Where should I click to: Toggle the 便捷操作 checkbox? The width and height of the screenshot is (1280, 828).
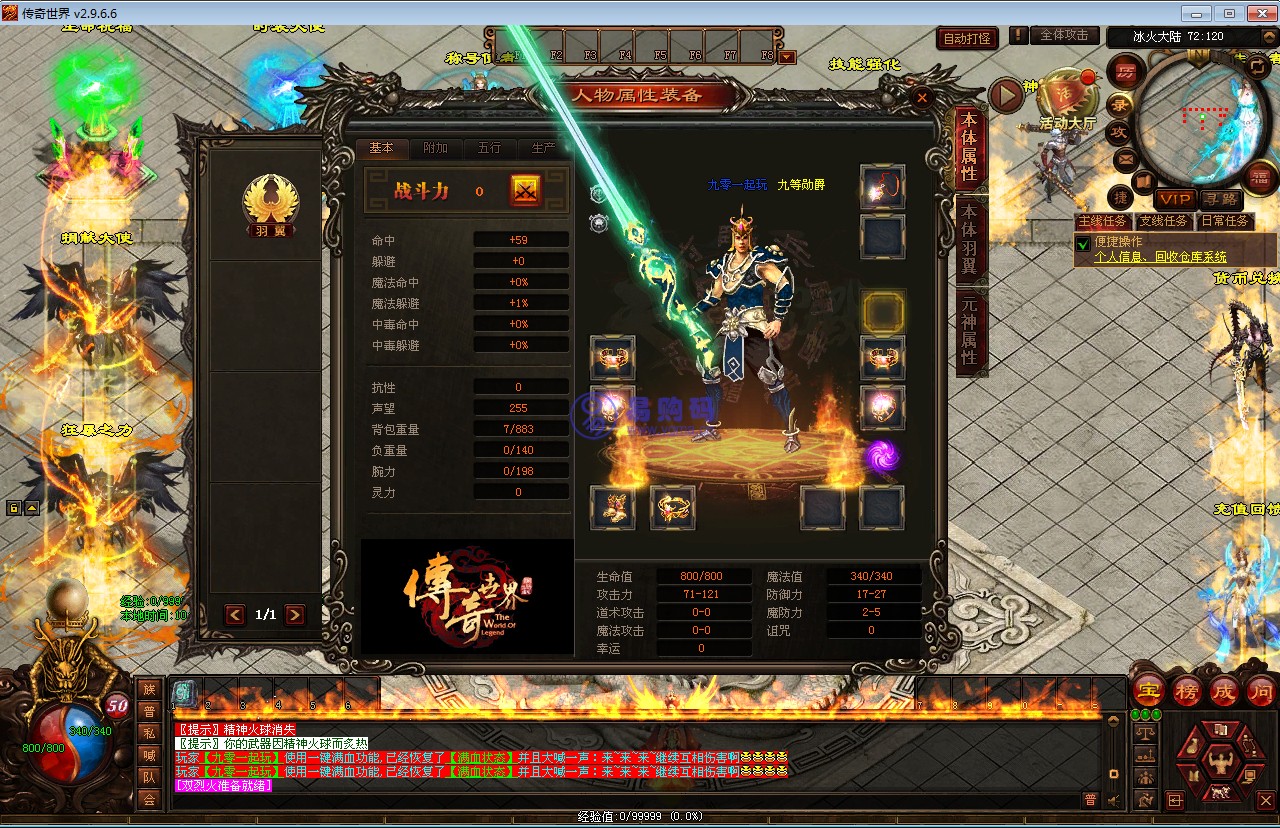[1082, 243]
